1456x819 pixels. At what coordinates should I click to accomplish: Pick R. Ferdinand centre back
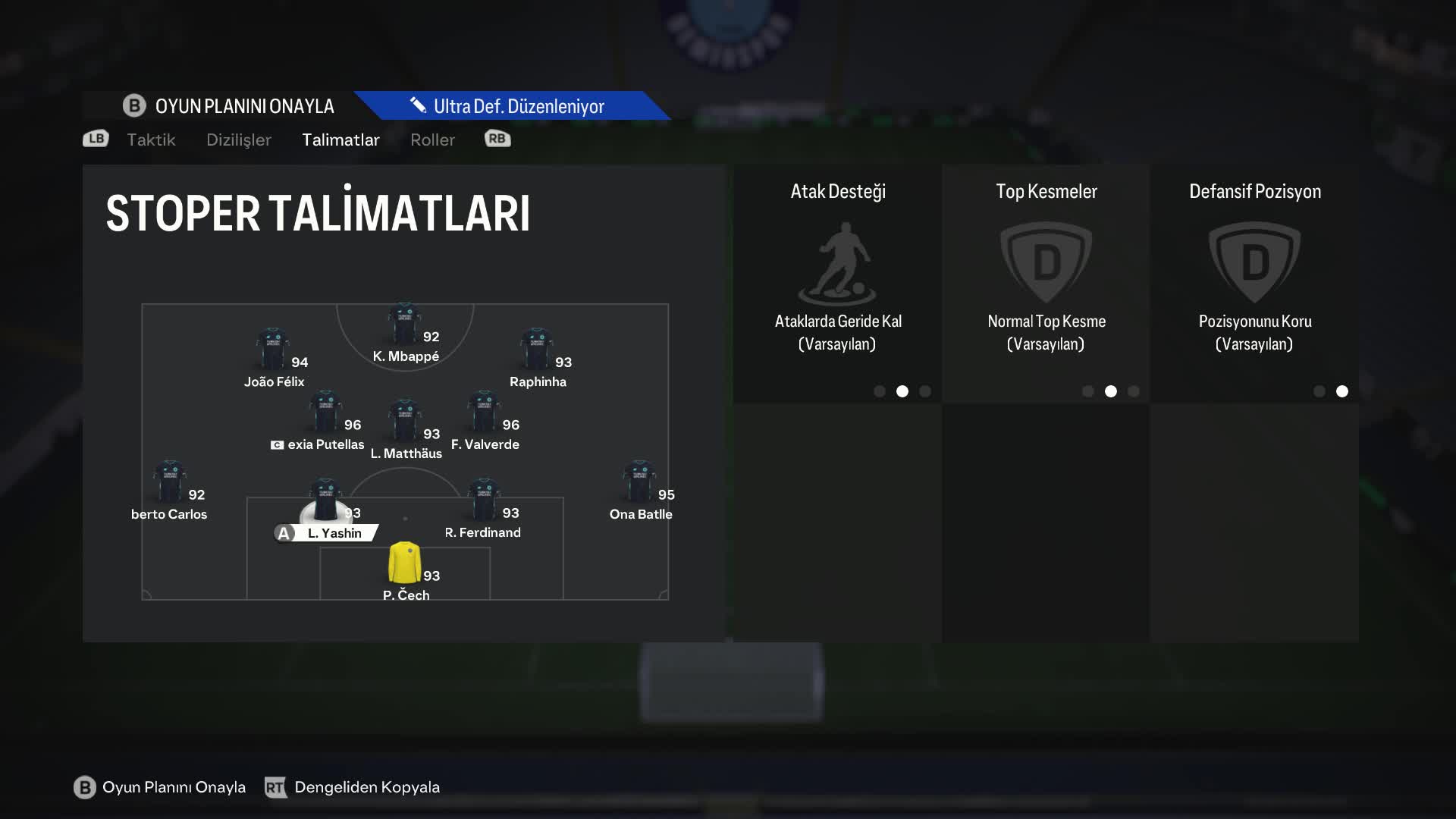click(483, 500)
